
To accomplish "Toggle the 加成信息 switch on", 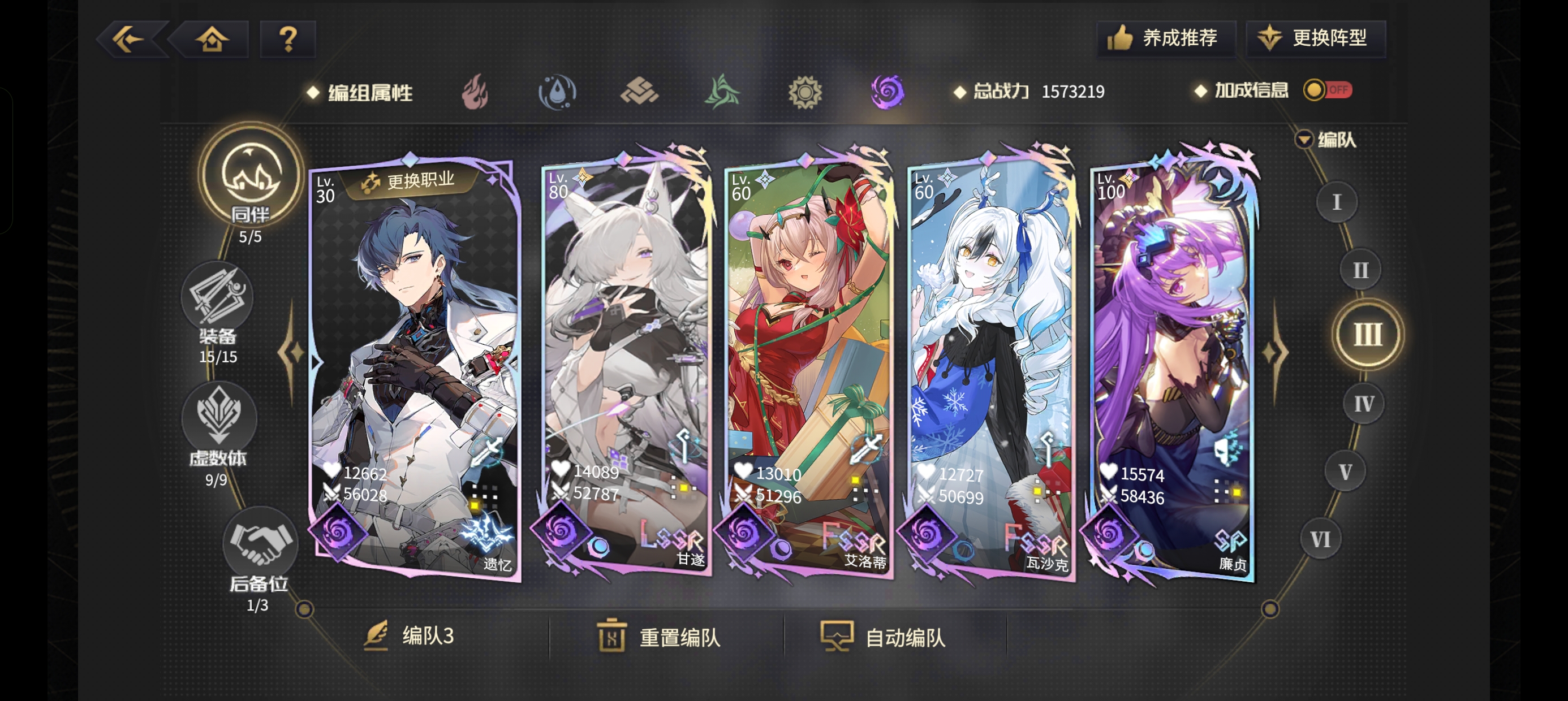I will [x=1328, y=90].
